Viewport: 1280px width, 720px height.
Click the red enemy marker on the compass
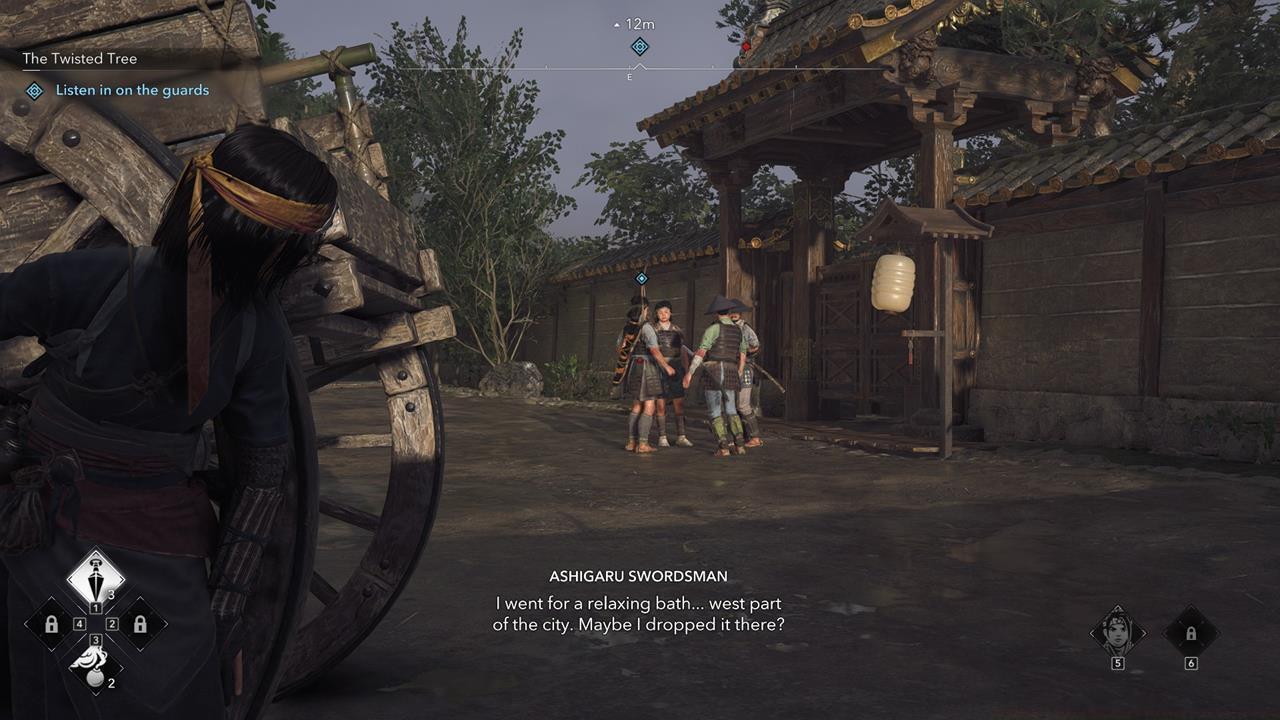tap(745, 44)
